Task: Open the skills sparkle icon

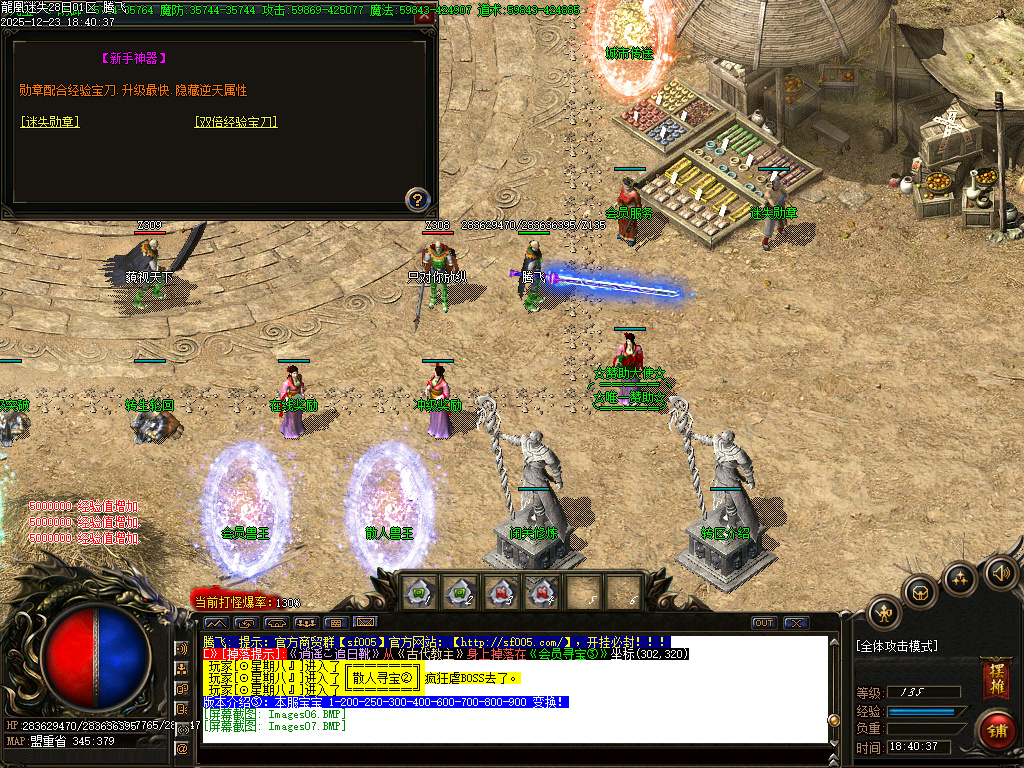Action: (961, 578)
